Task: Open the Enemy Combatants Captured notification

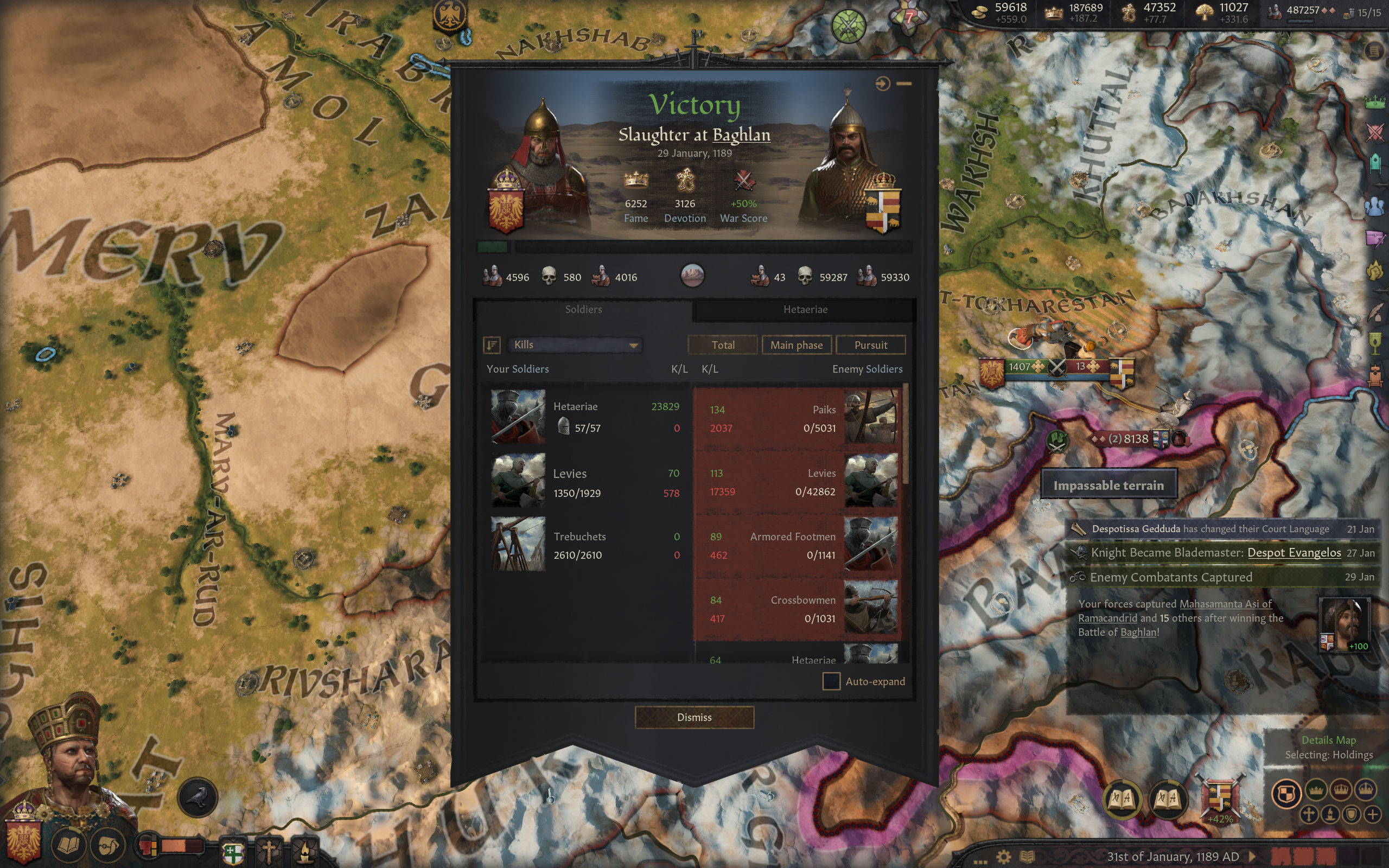Action: pyautogui.click(x=1171, y=577)
